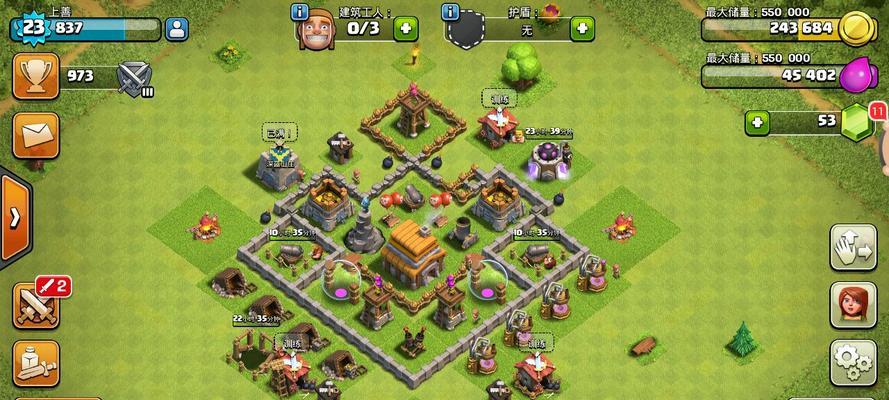Viewport: 889px width, 400px height.
Task: Open the trophy leaderboard
Action: coord(36,76)
